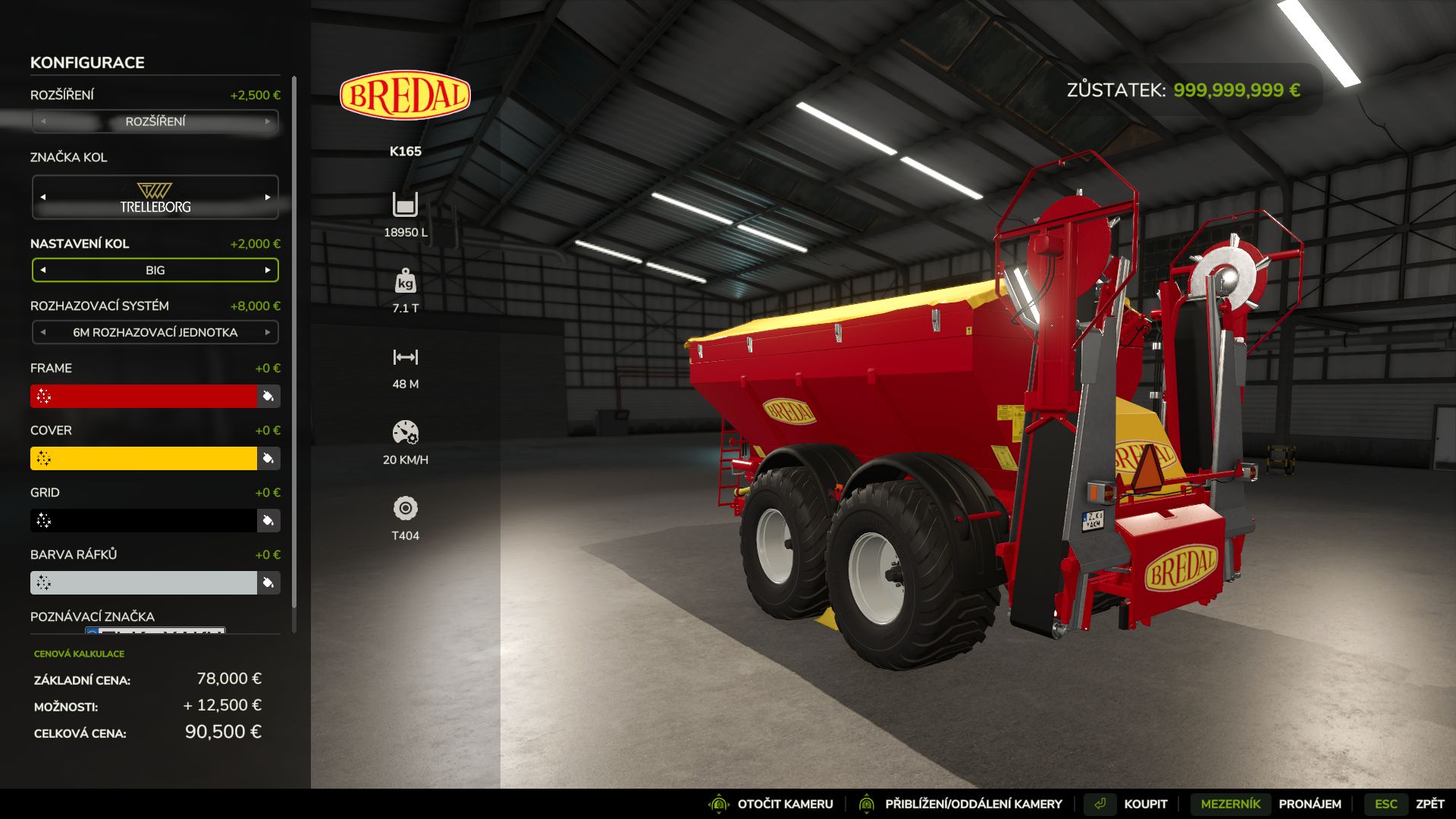The image size is (1456, 819).
Task: Switch NASTAVENÍ KOL to previous option from BIG
Action: [43, 270]
